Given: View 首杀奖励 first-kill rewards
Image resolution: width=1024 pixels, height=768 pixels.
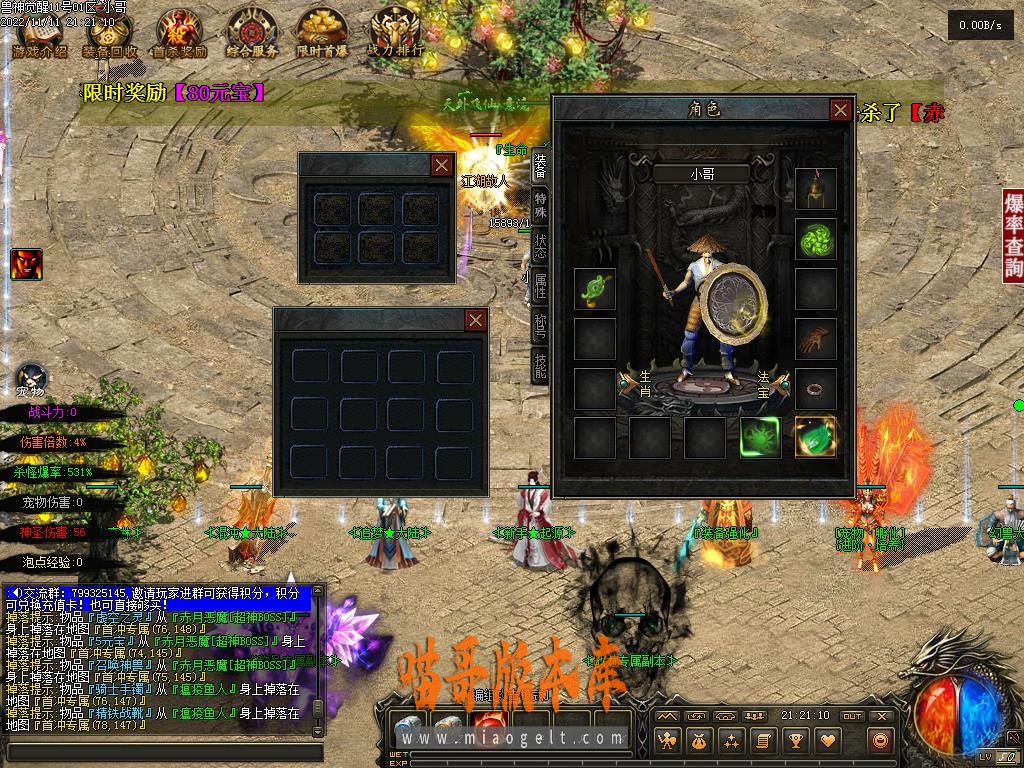Looking at the screenshot, I should [x=180, y=35].
